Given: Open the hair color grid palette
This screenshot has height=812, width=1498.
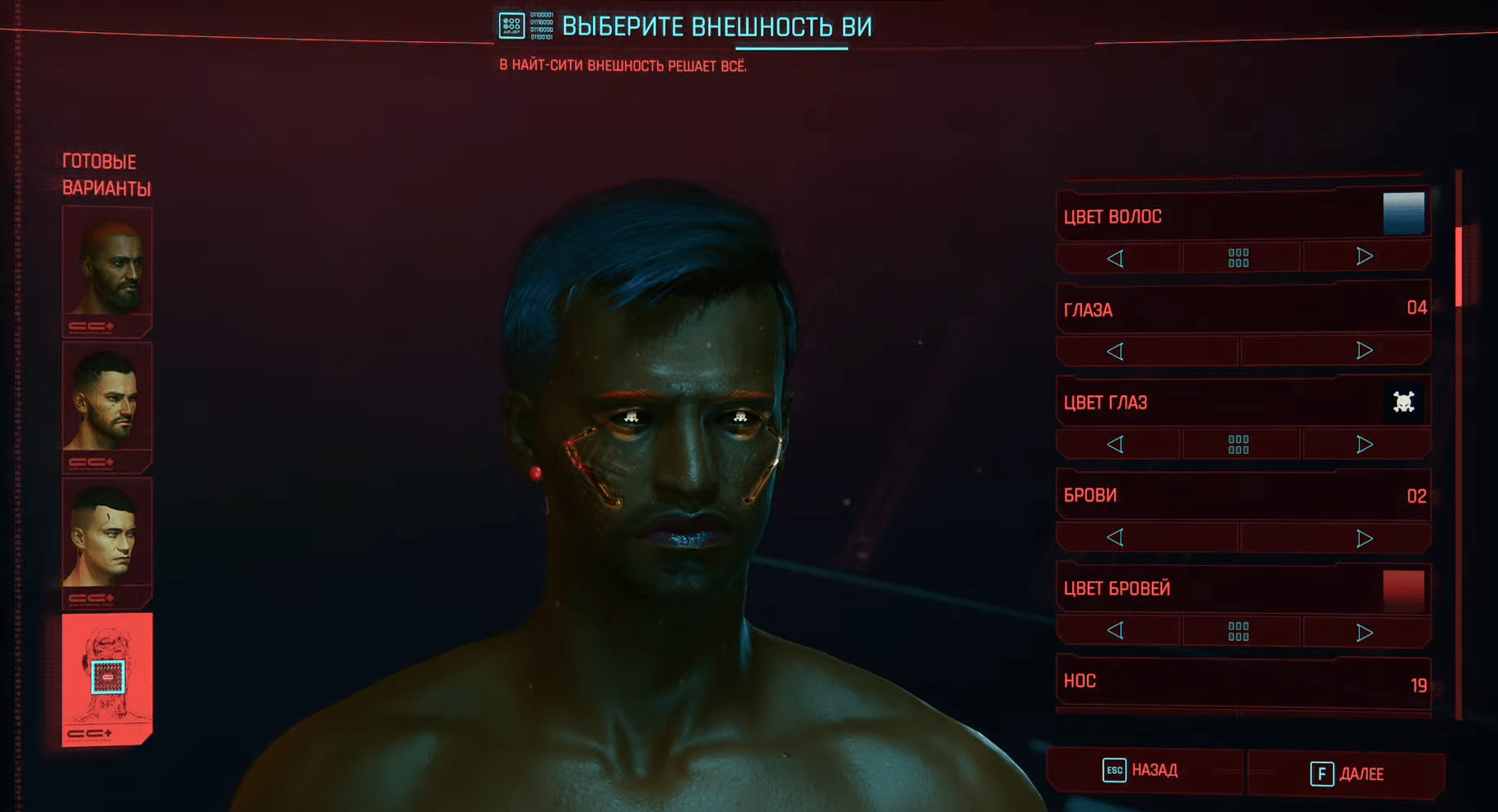Looking at the screenshot, I should pyautogui.click(x=1239, y=259).
